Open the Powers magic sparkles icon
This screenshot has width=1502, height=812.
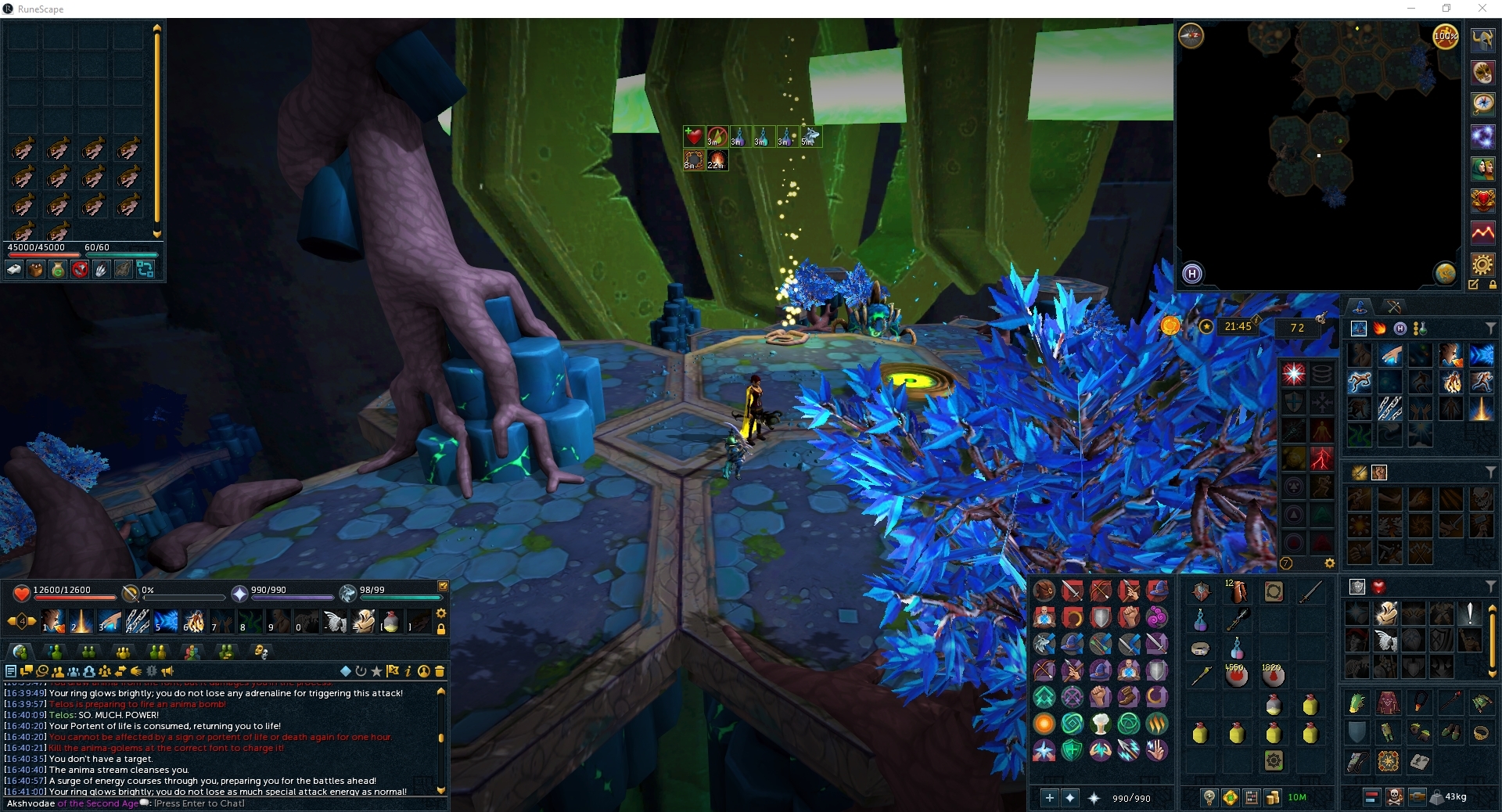[x=1482, y=135]
